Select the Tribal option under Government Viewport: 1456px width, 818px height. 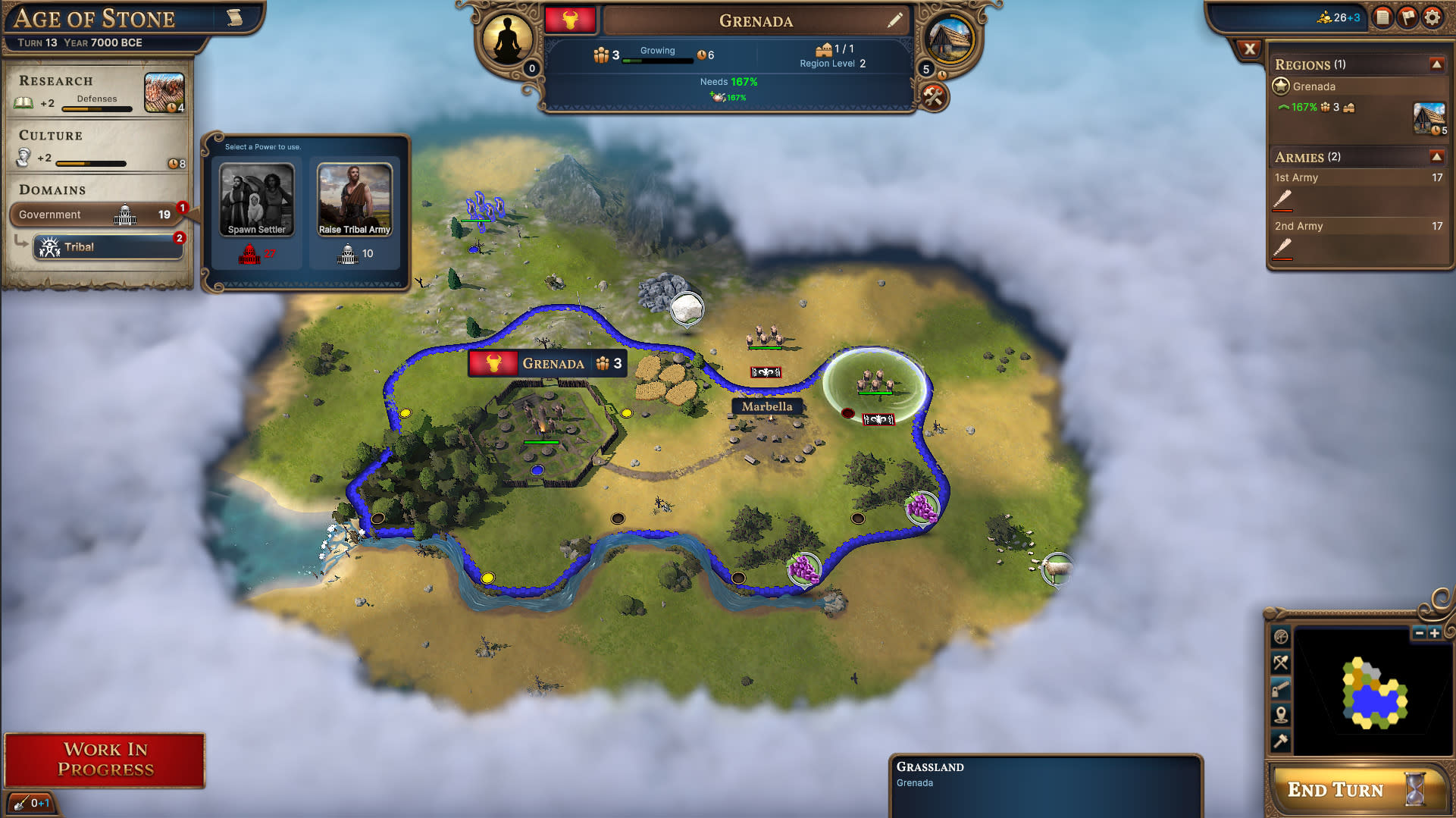point(108,246)
